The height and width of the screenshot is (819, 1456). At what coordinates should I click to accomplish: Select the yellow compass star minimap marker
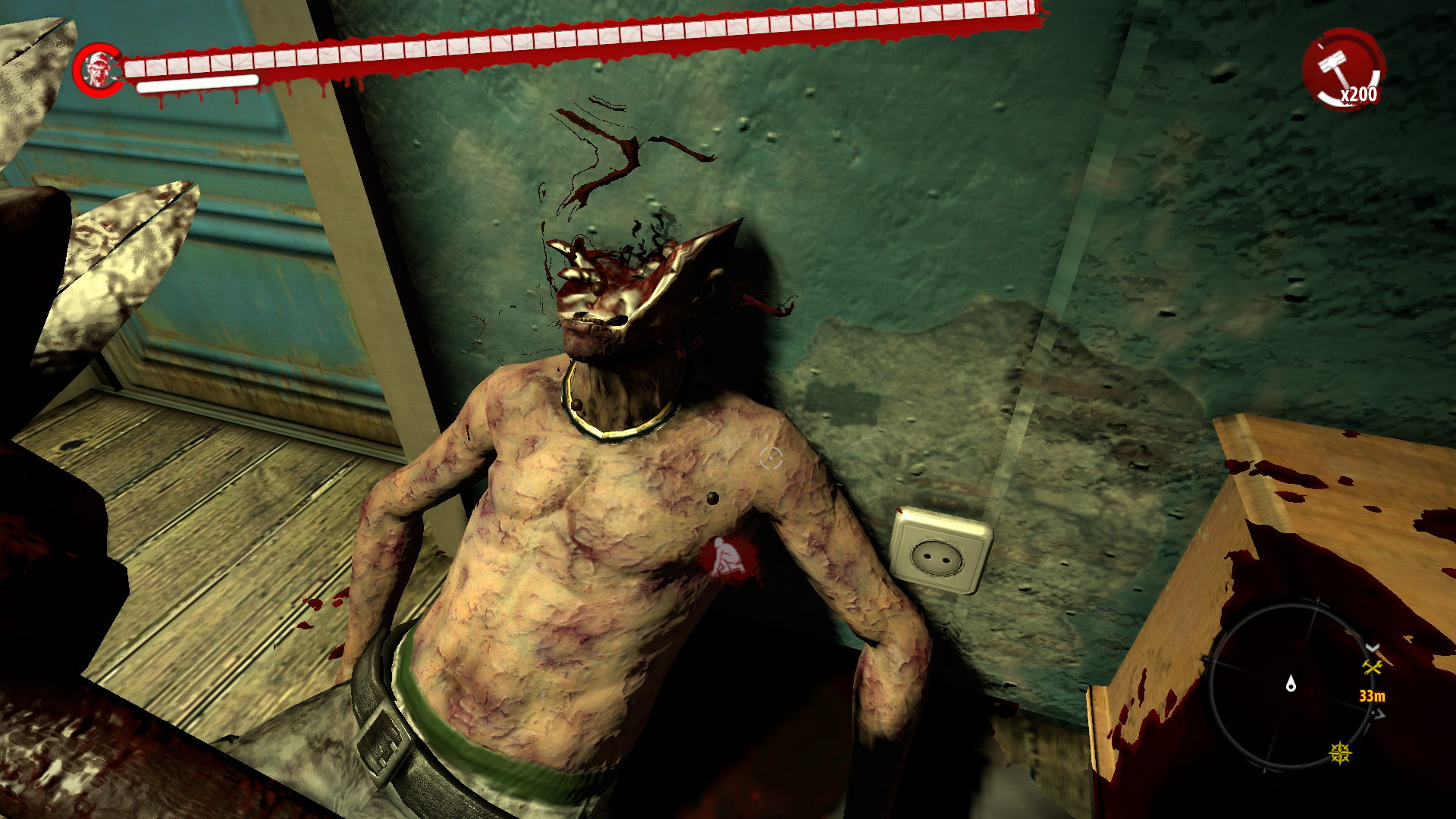(1341, 753)
